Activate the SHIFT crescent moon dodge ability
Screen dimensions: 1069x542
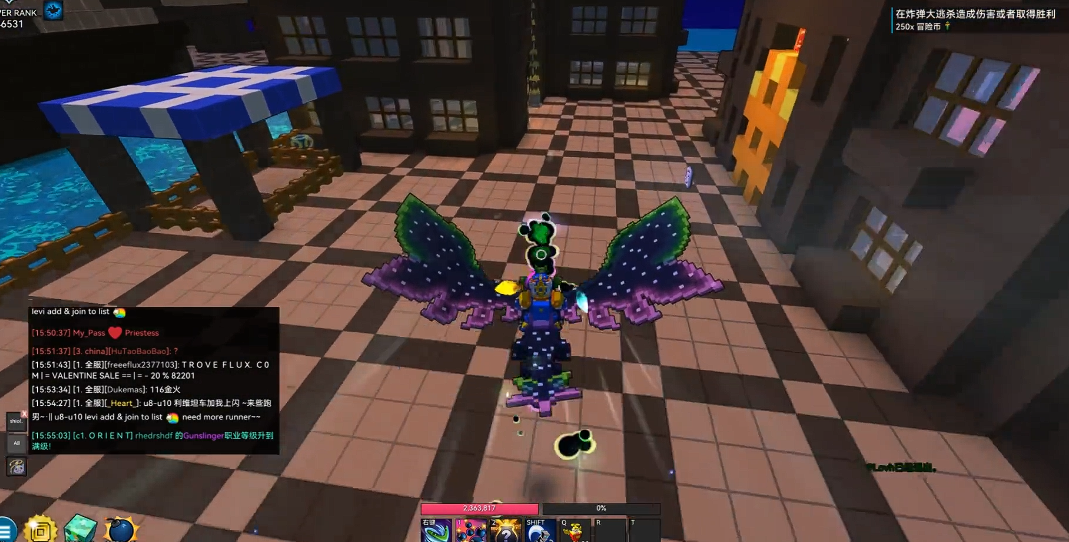[x=541, y=531]
